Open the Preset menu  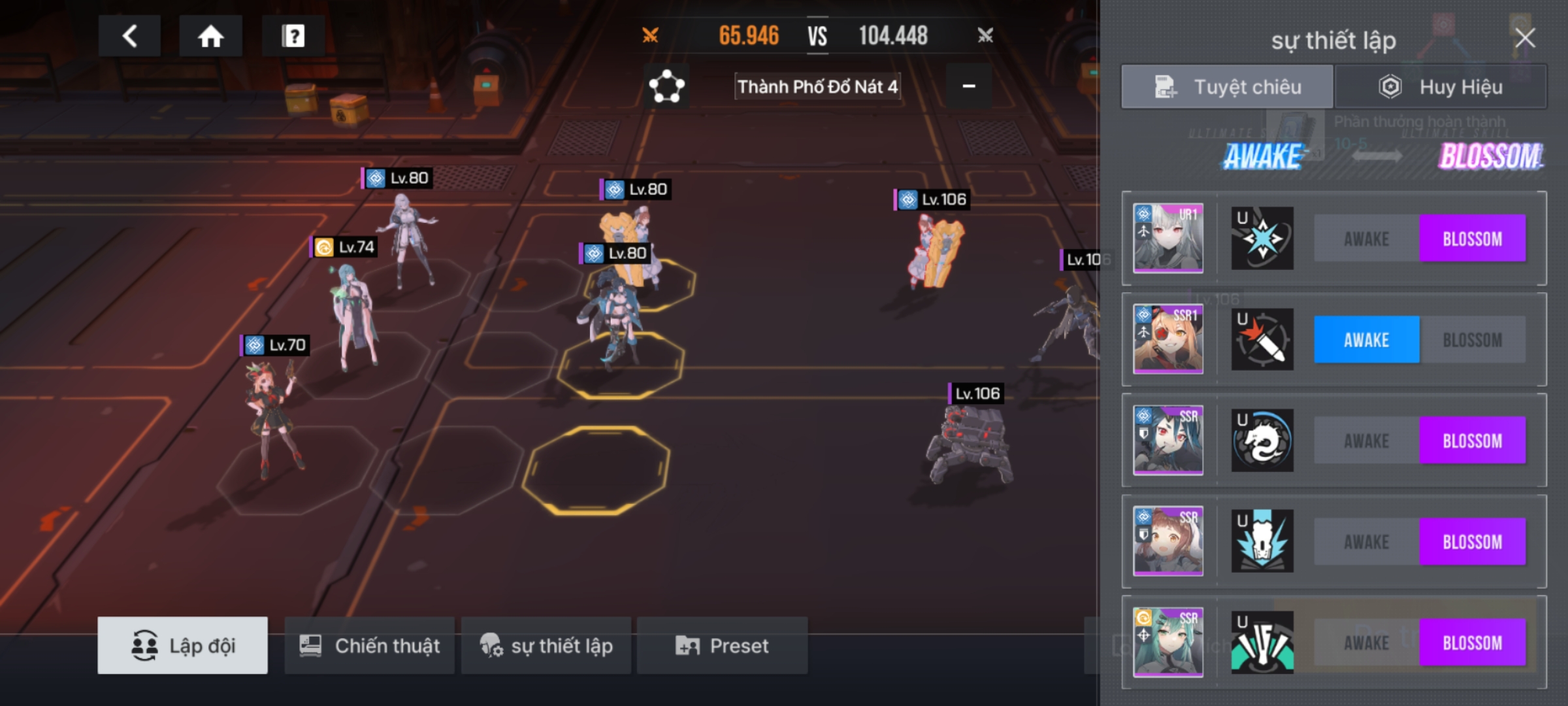(722, 645)
